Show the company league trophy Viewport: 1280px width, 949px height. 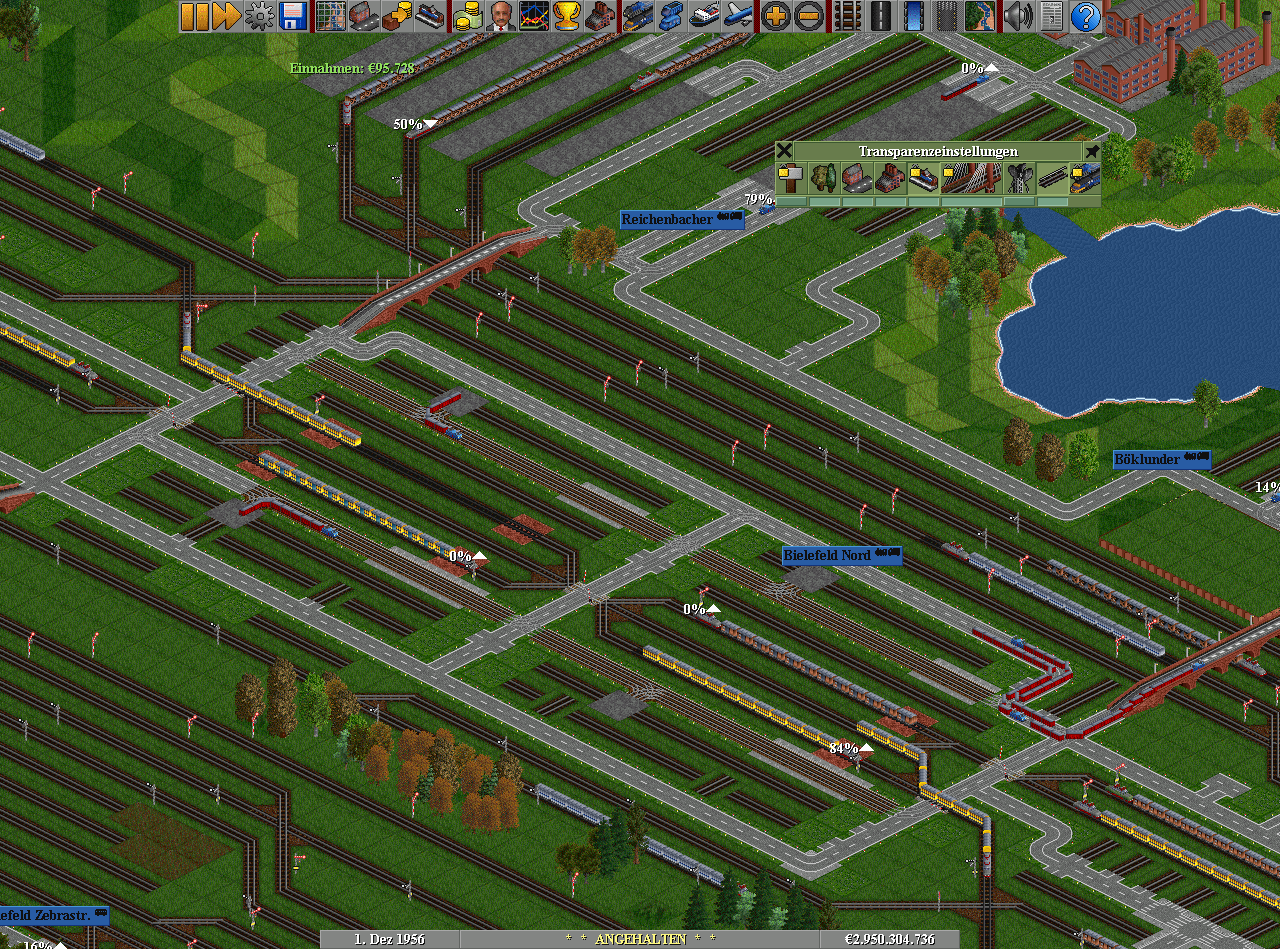(x=567, y=16)
